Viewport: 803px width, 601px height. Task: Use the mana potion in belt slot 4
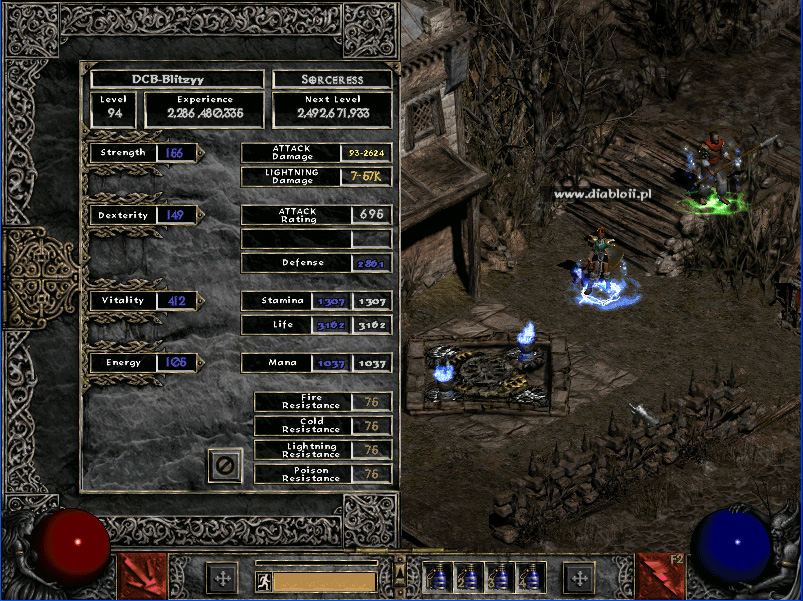click(530, 578)
